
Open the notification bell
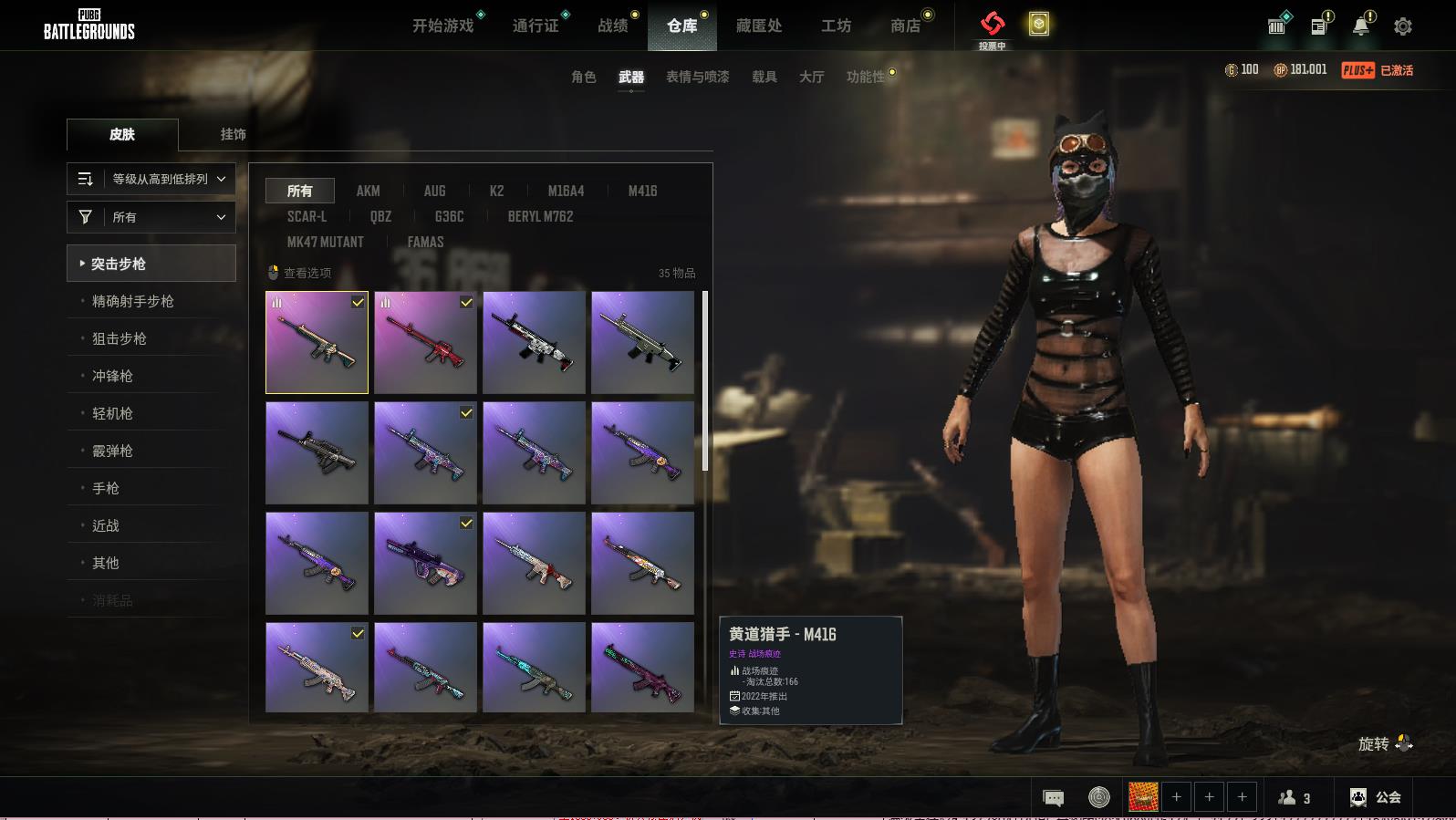click(x=1360, y=26)
